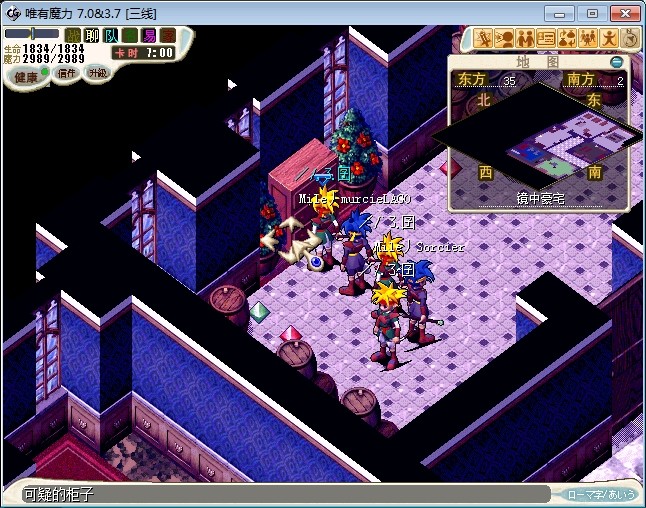Open the 信件 mail button

pyautogui.click(x=66, y=73)
